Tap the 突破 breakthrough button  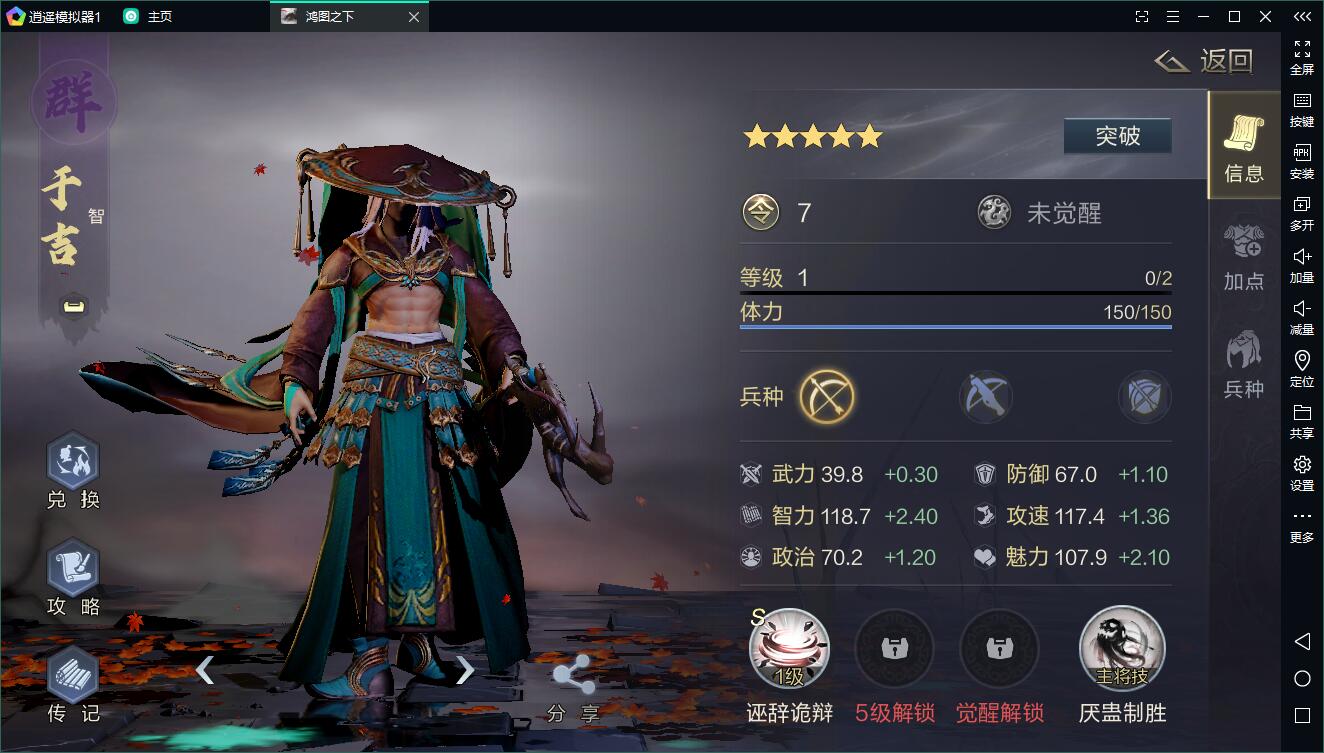1117,136
